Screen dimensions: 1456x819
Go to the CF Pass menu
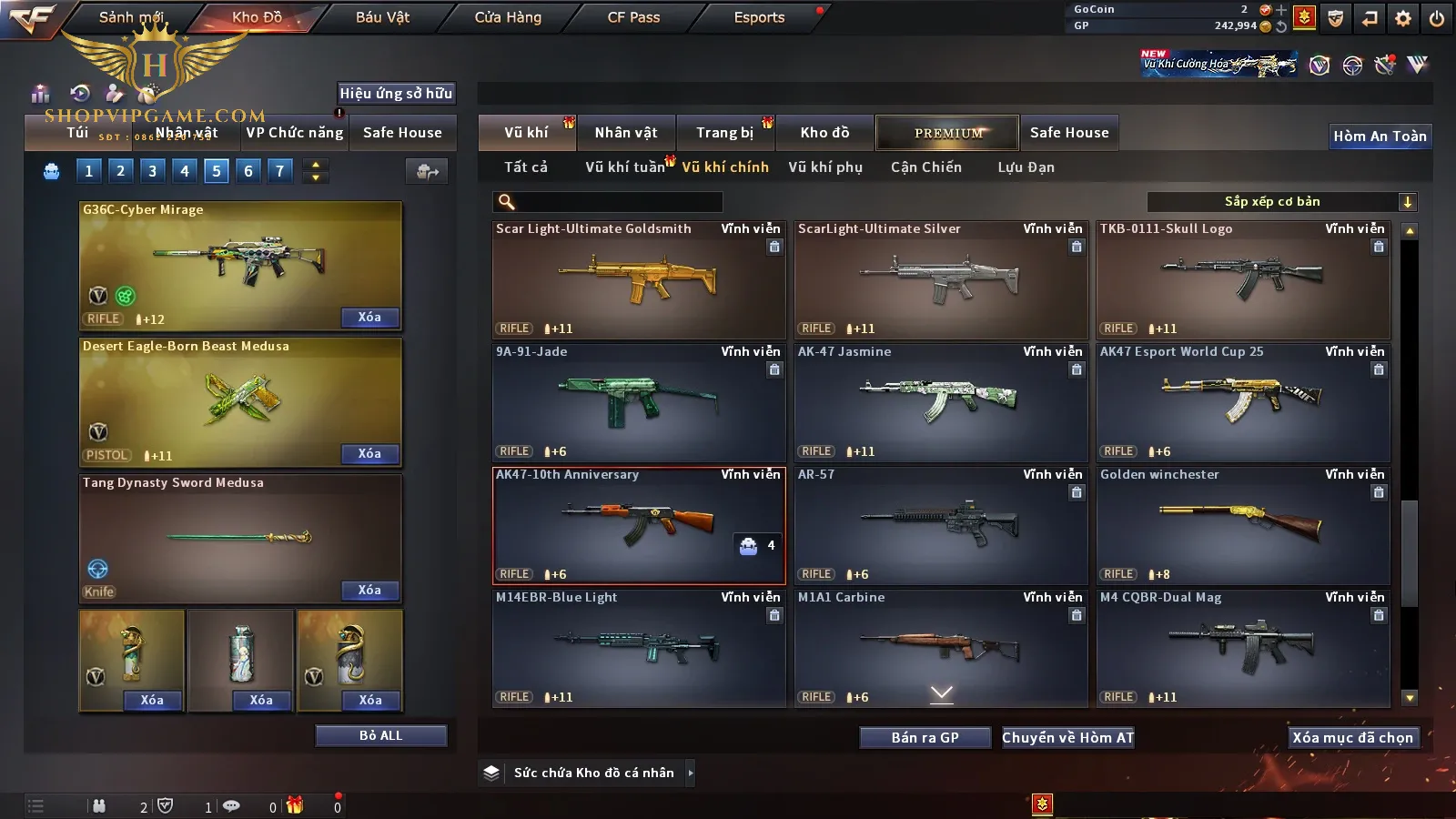(x=633, y=17)
